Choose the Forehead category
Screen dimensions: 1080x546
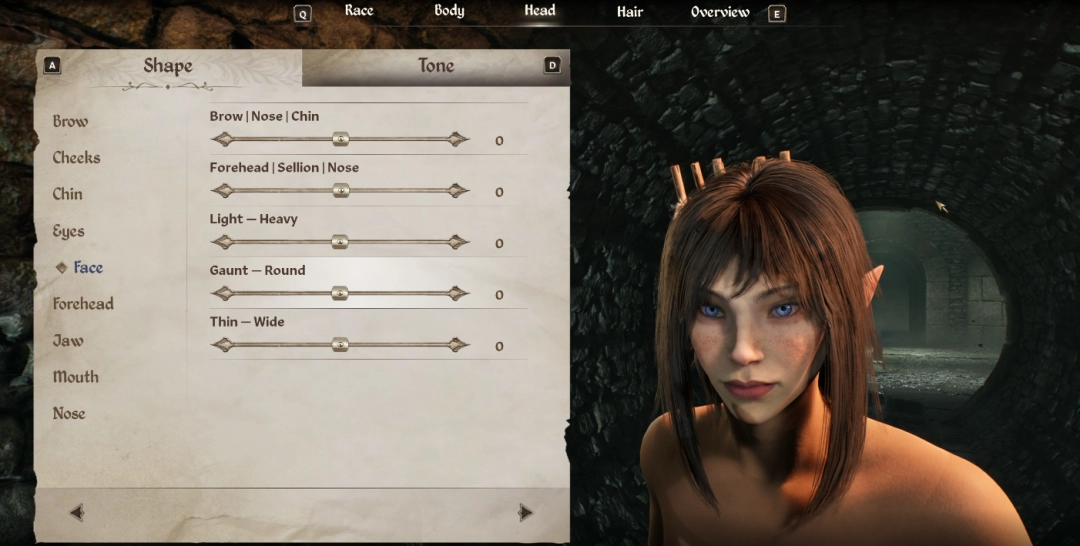[x=83, y=304]
